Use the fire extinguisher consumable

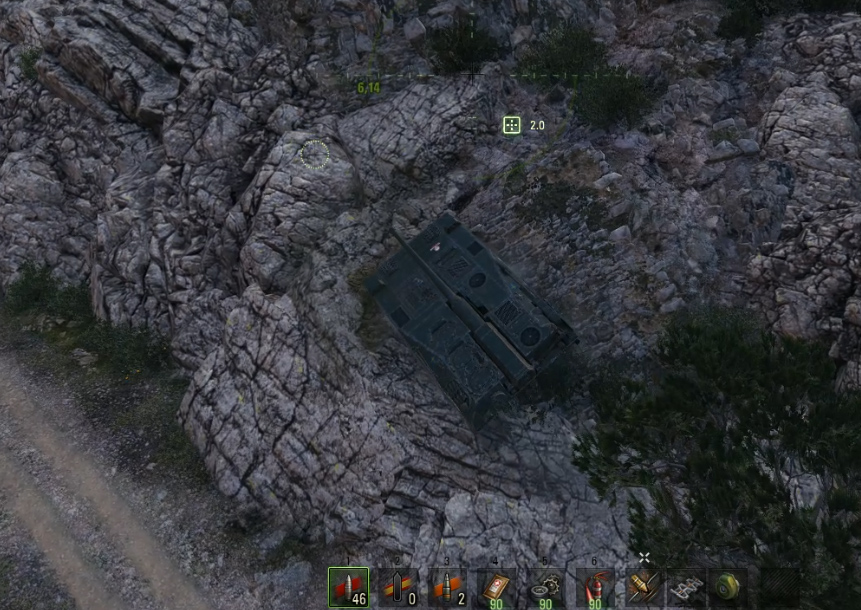pyautogui.click(x=595, y=587)
